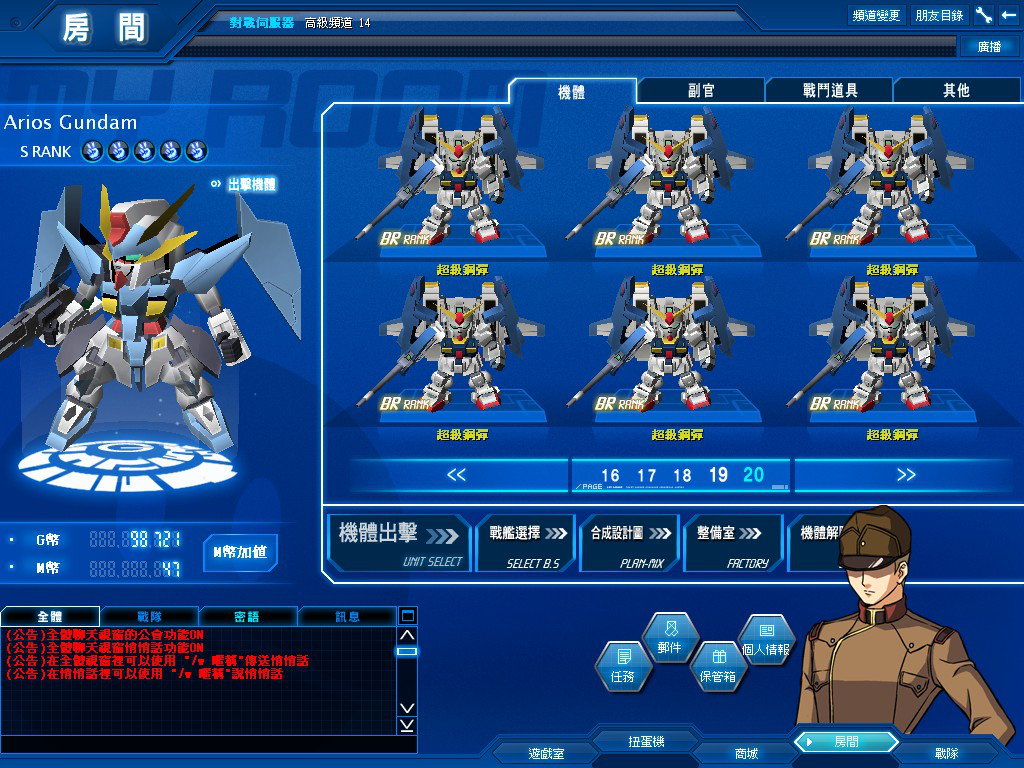Open 戰艦選擇 battleship select
The width and height of the screenshot is (1024, 768).
[x=526, y=543]
